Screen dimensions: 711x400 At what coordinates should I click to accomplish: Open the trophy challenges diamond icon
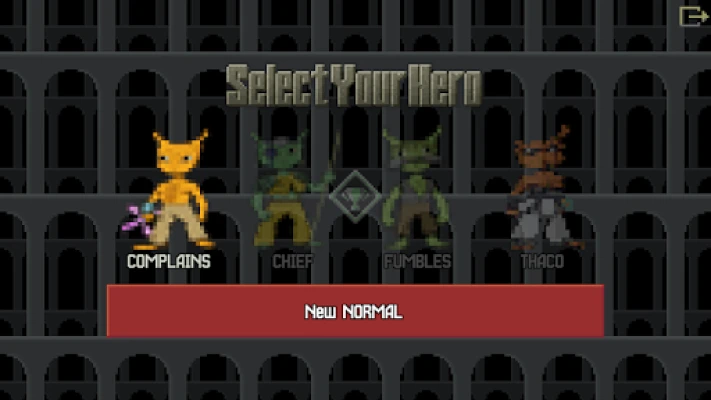coord(355,197)
